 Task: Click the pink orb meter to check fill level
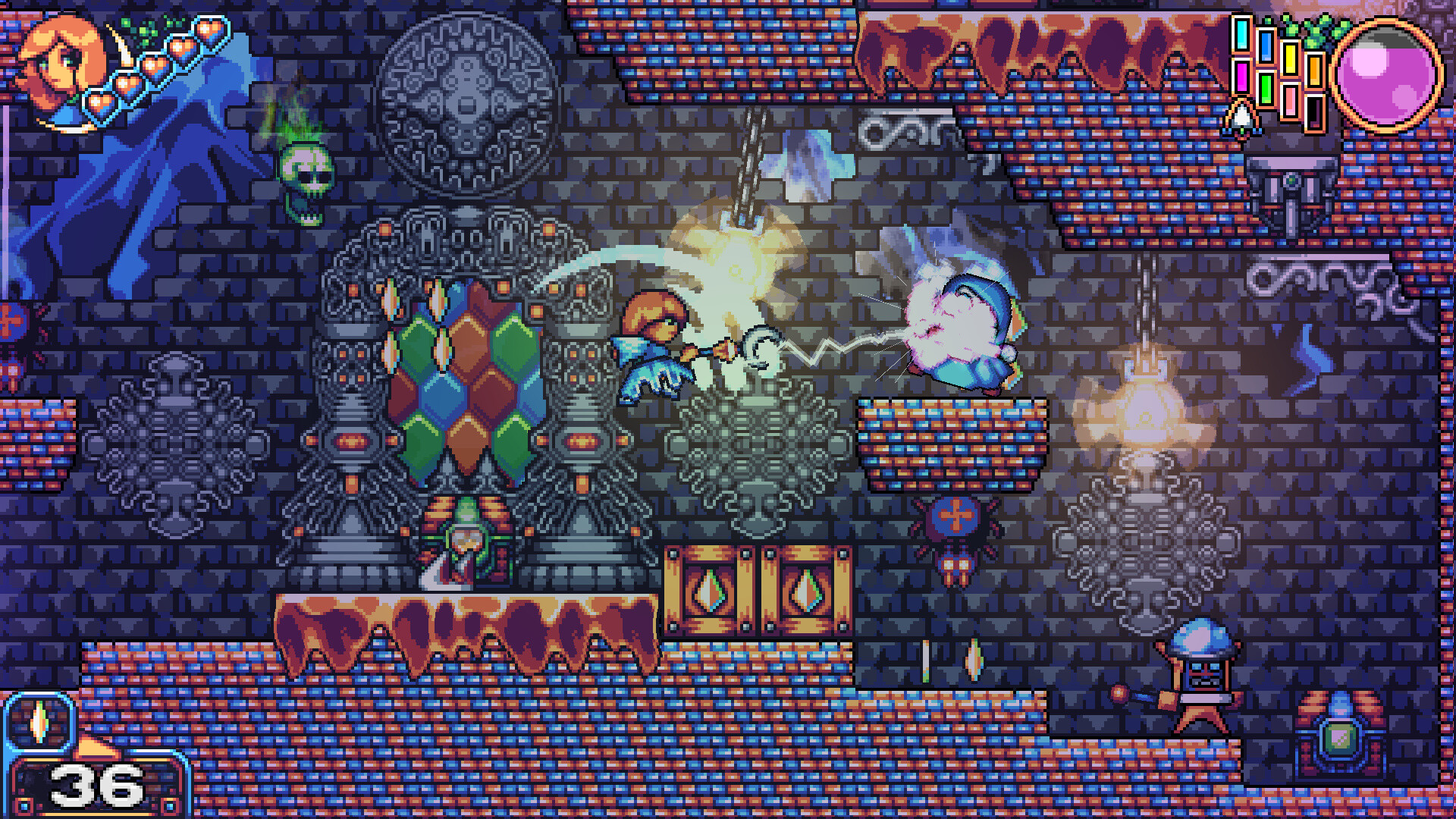tap(1386, 70)
